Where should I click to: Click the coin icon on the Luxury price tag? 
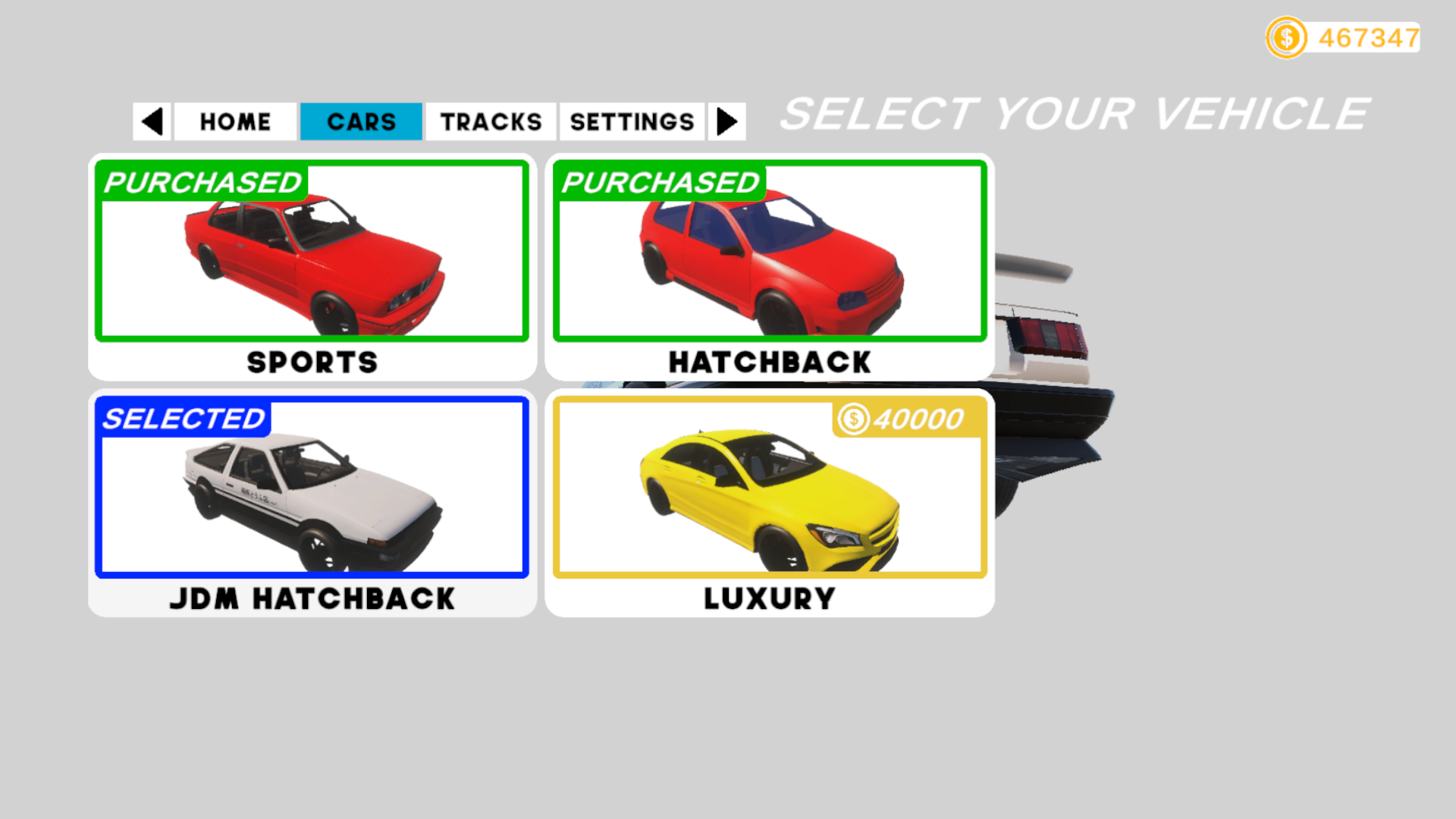852,419
